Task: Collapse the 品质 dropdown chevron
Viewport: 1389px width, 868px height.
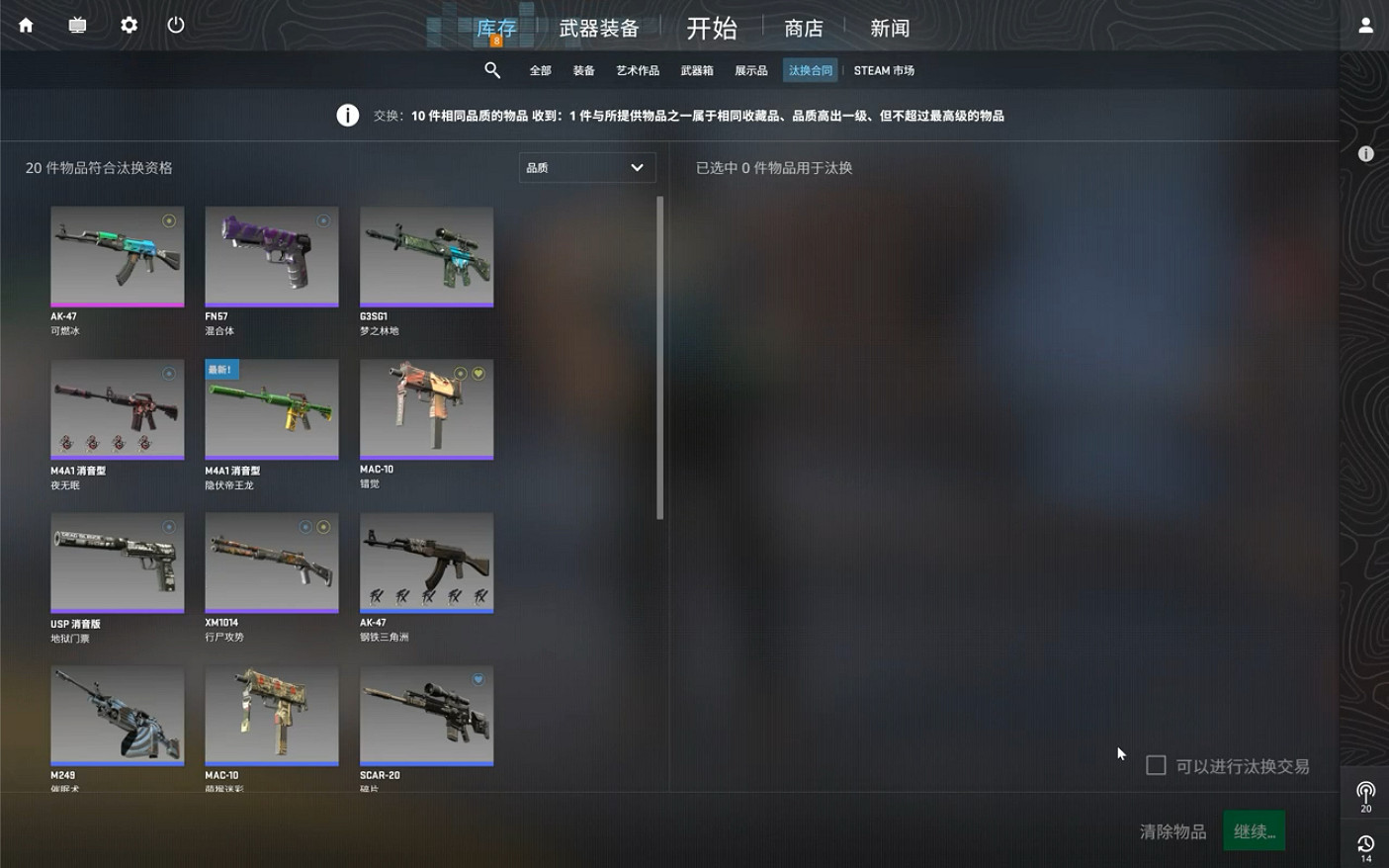Action: [x=637, y=167]
